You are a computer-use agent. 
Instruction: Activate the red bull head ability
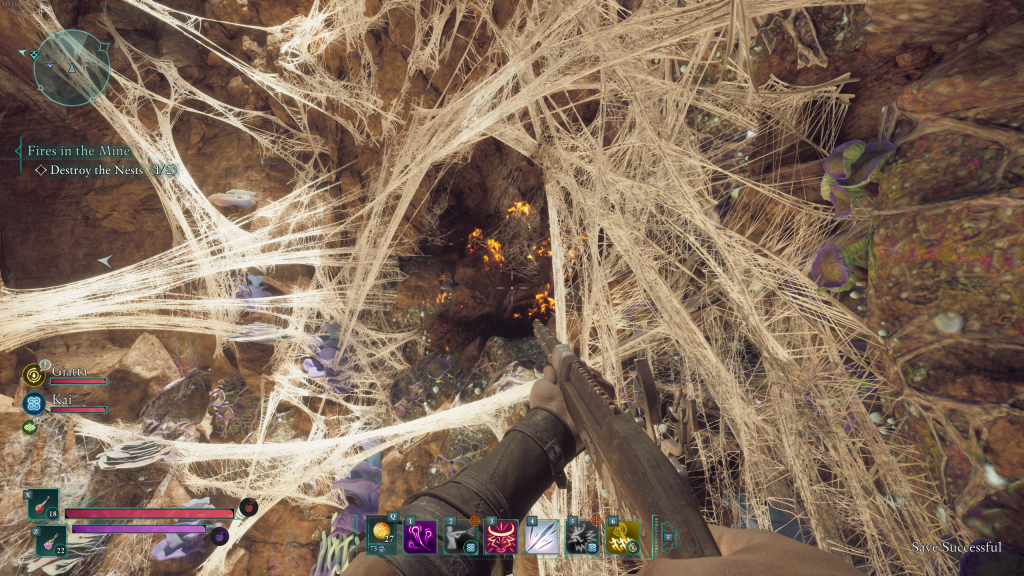[501, 537]
